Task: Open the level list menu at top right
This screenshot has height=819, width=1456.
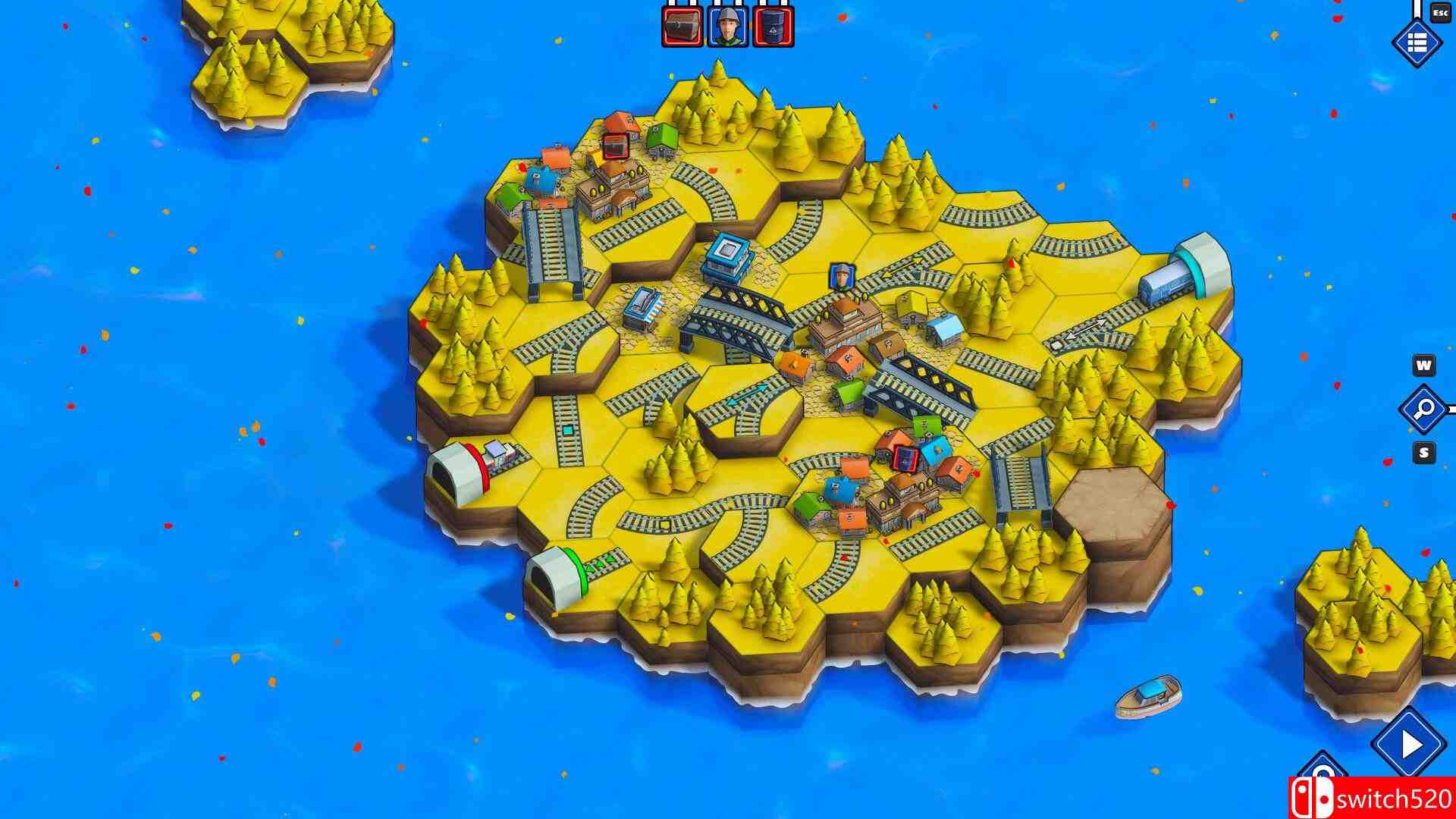Action: (x=1417, y=43)
